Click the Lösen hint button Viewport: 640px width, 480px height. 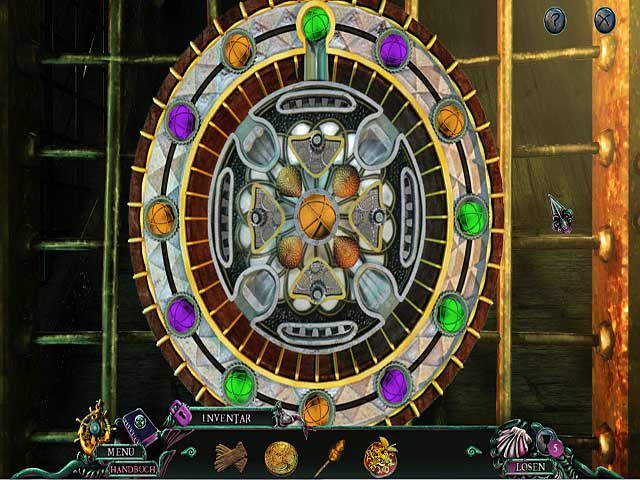pyautogui.click(x=529, y=465)
